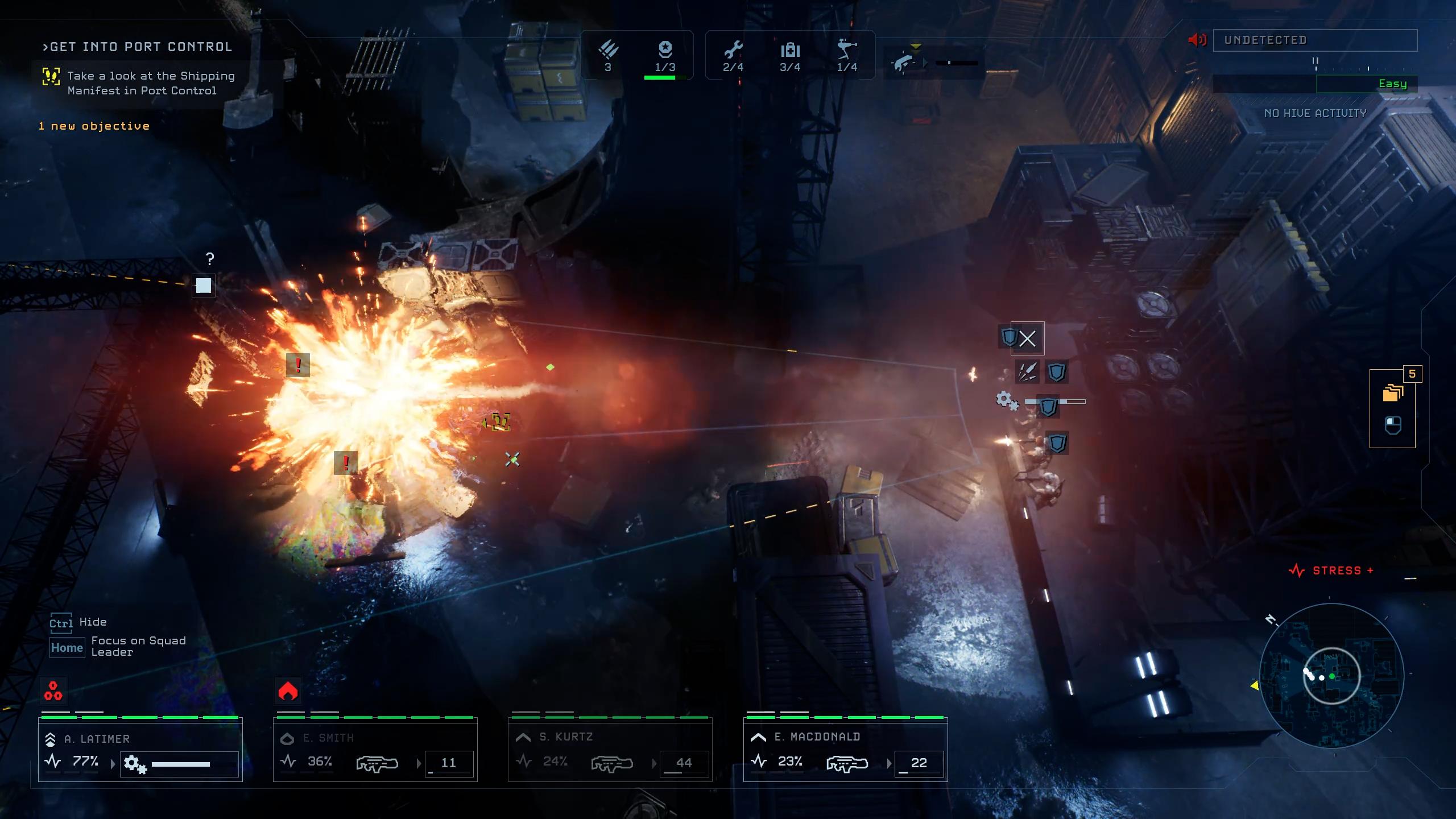Open the circular minimap
The width and height of the screenshot is (1456, 819).
click(x=1331, y=675)
